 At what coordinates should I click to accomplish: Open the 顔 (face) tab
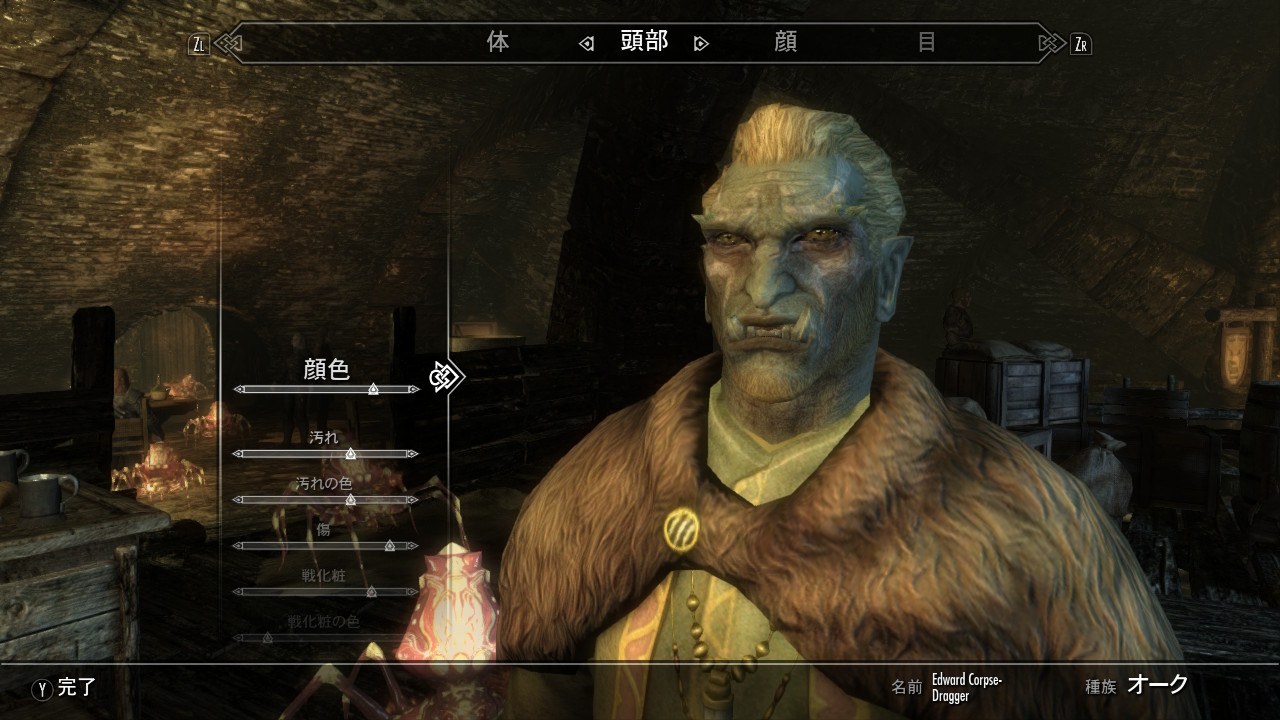click(x=786, y=42)
